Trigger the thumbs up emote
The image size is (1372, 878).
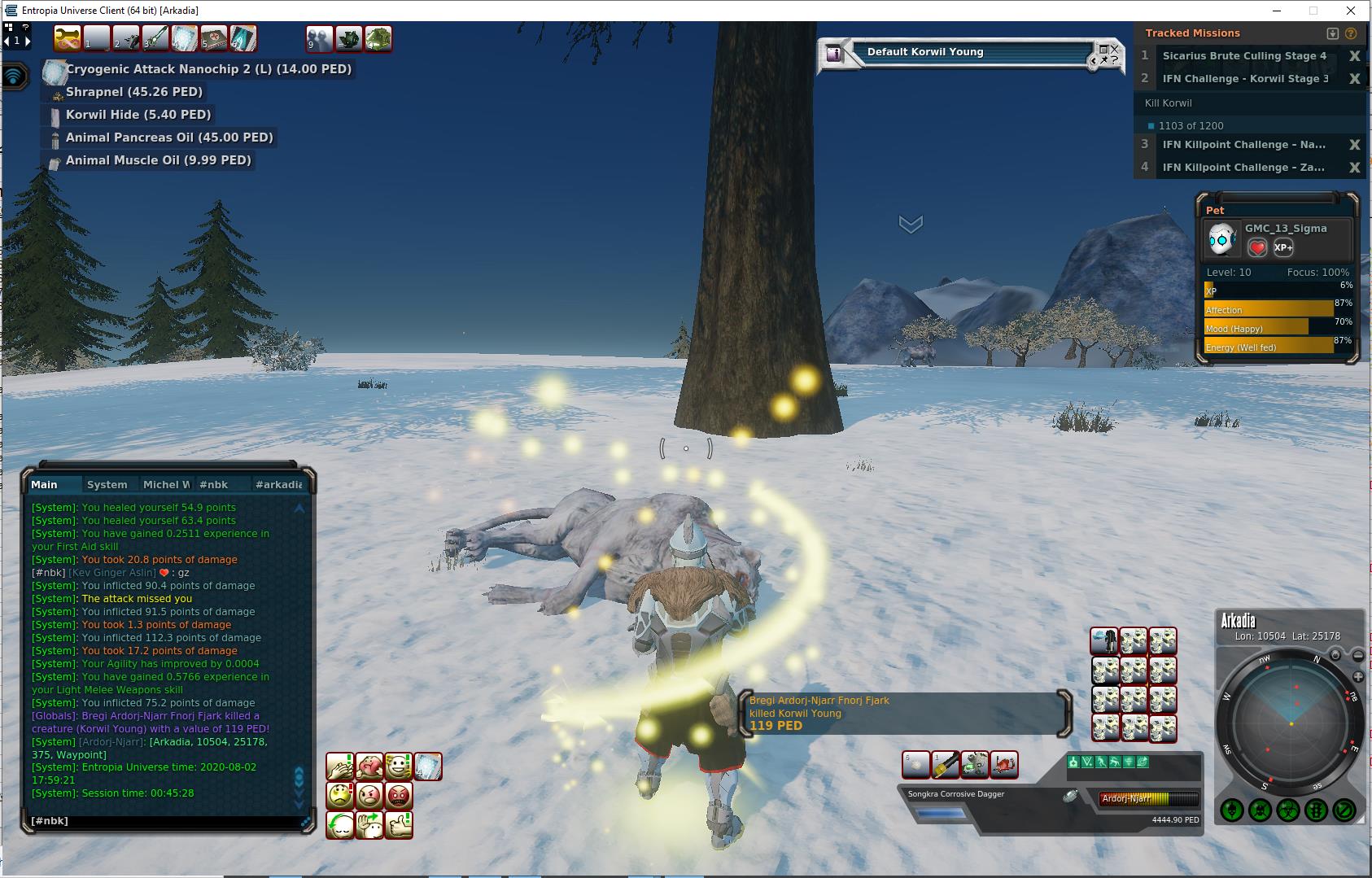[398, 825]
